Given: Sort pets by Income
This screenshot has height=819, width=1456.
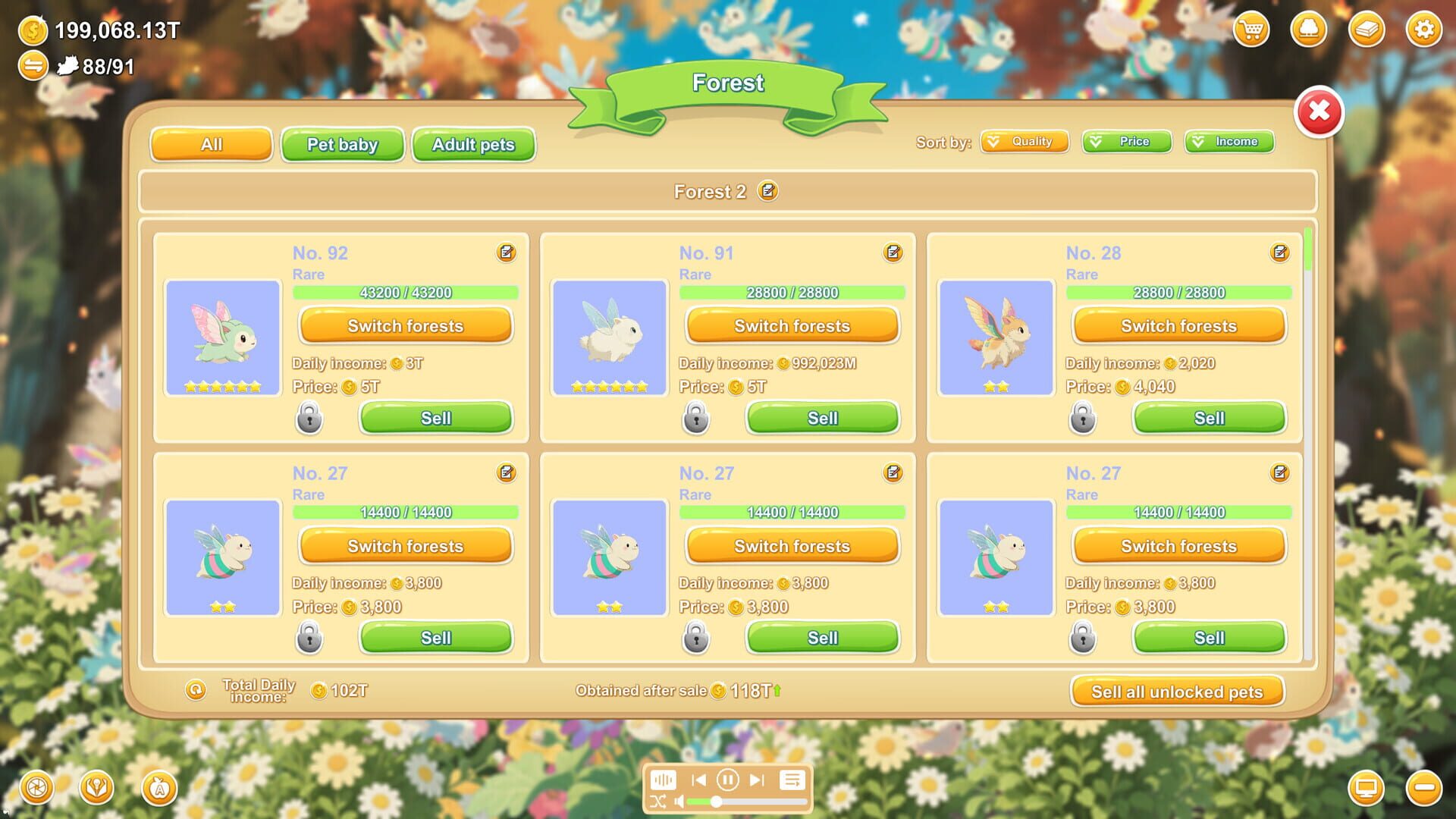Looking at the screenshot, I should click(1229, 141).
